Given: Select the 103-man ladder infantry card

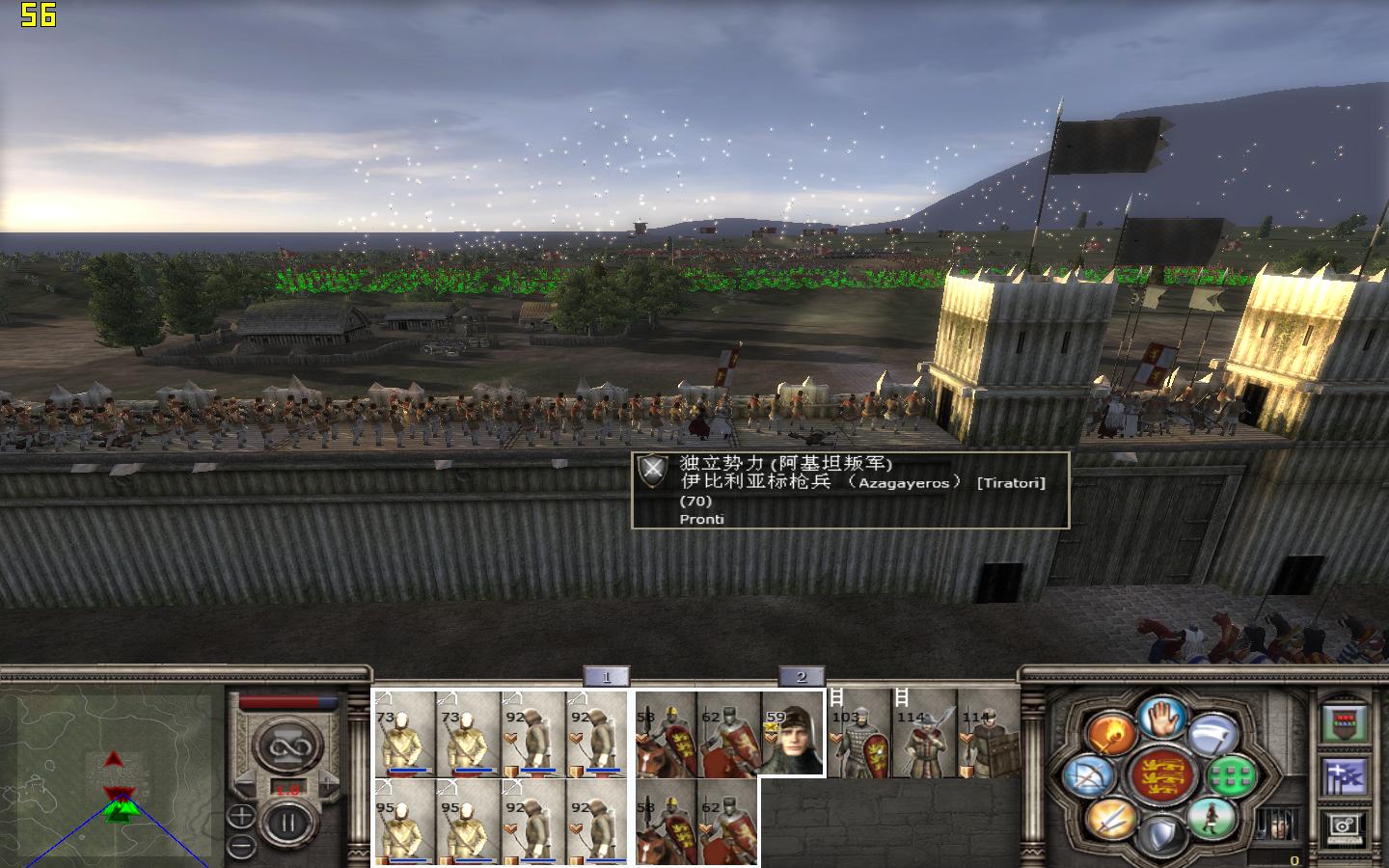Looking at the screenshot, I should 859,733.
